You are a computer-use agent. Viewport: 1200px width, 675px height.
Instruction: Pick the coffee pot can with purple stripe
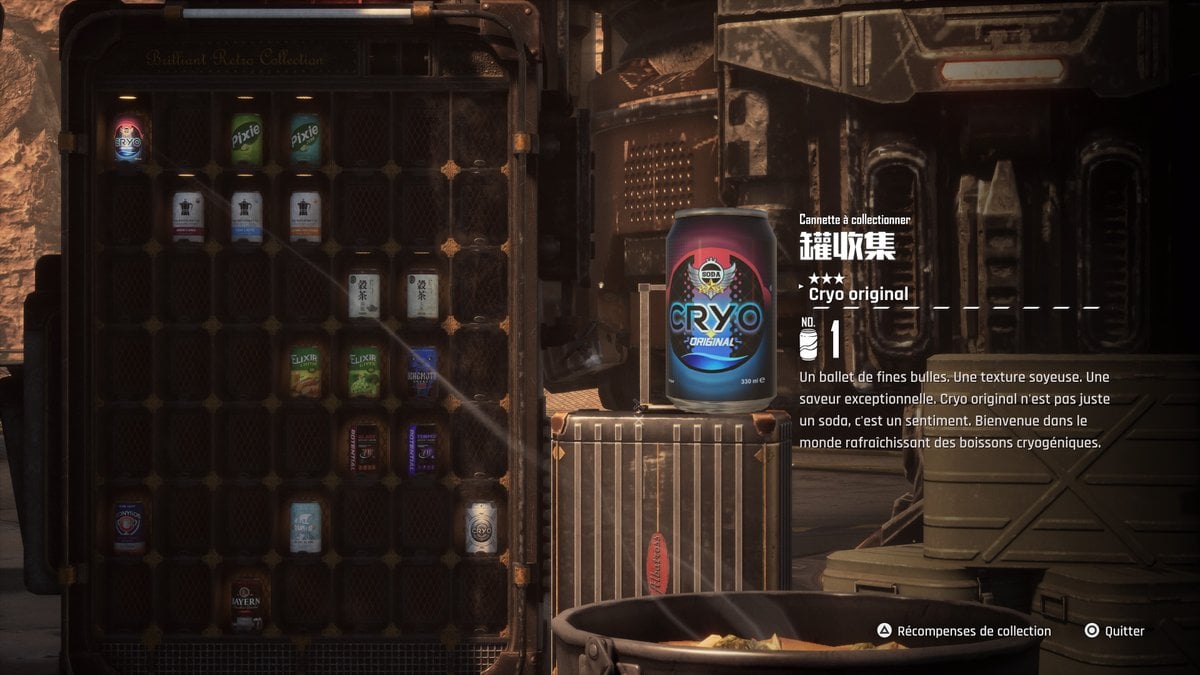pos(188,216)
